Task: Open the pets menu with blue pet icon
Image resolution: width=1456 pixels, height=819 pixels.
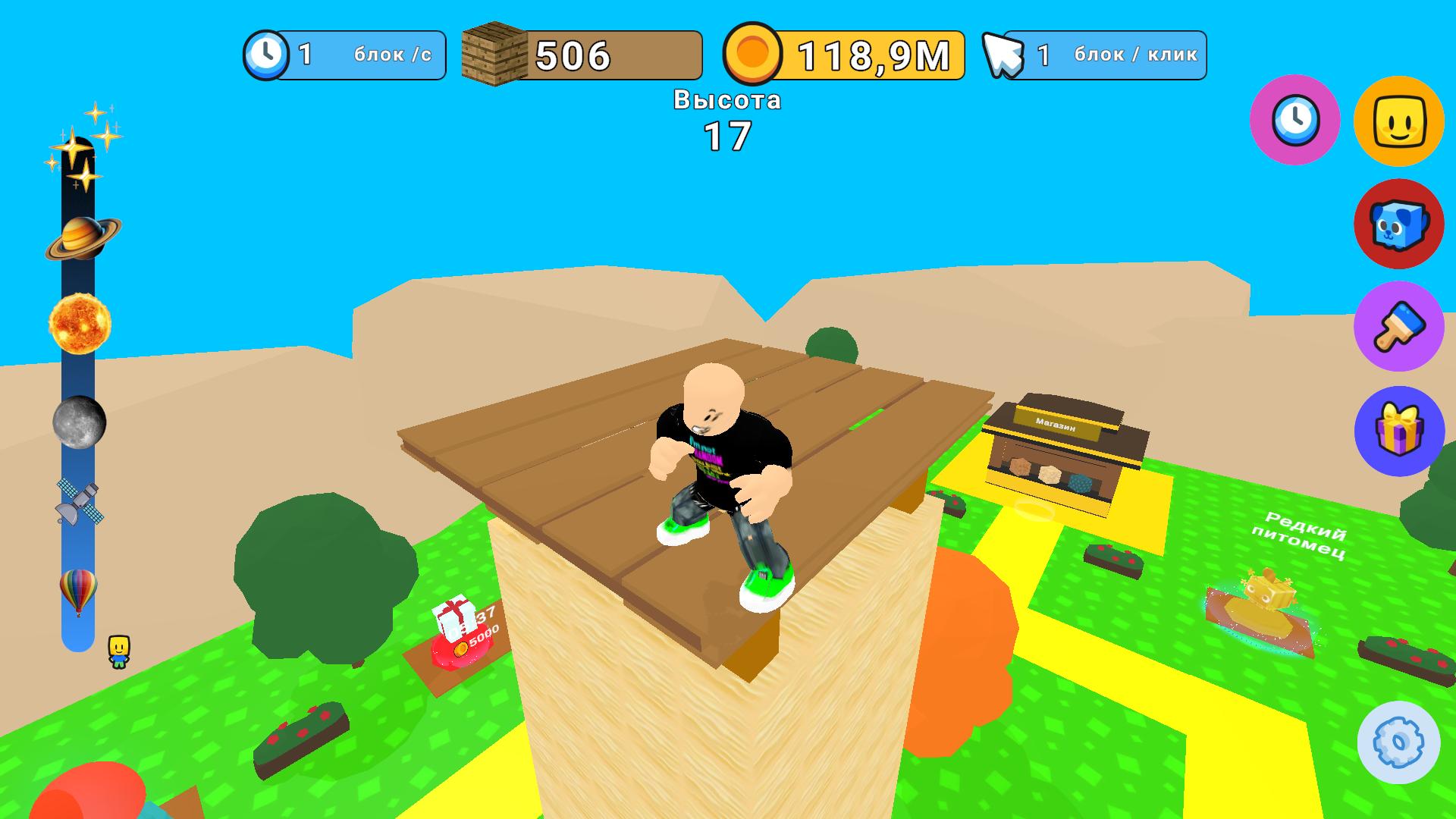Action: (x=1399, y=227)
